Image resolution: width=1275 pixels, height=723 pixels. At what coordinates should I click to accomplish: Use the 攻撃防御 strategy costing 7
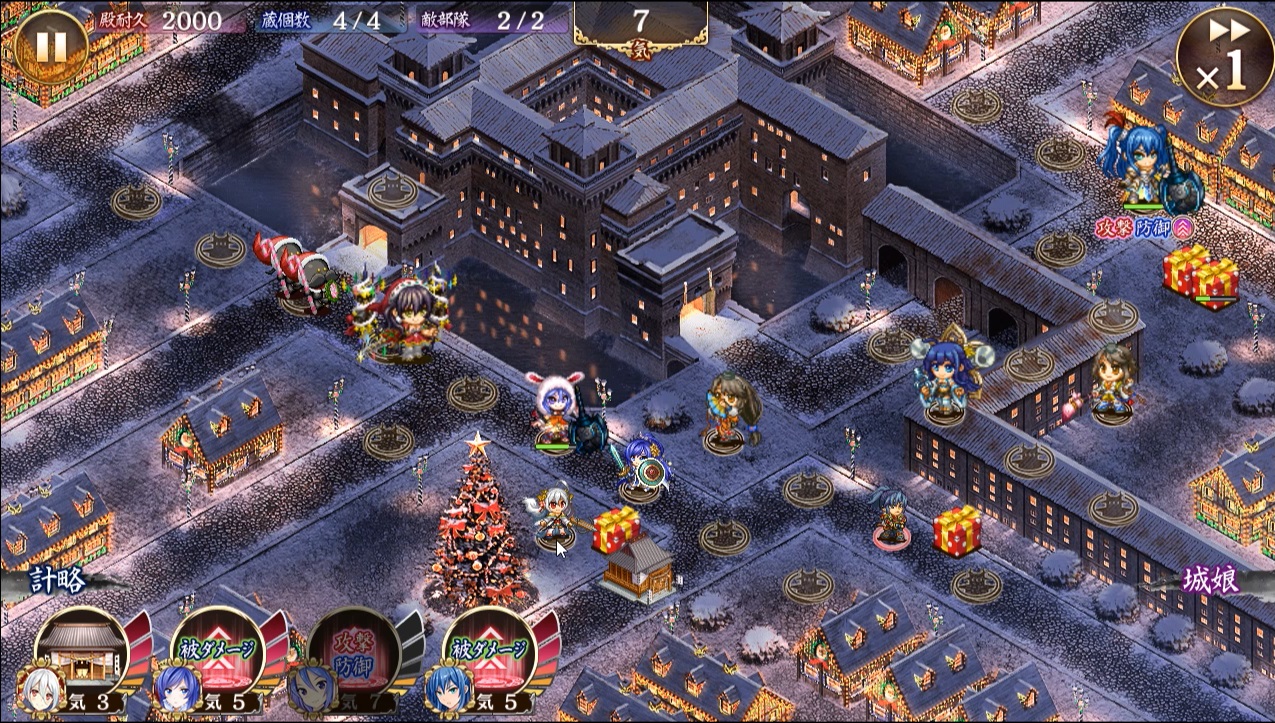coord(352,652)
